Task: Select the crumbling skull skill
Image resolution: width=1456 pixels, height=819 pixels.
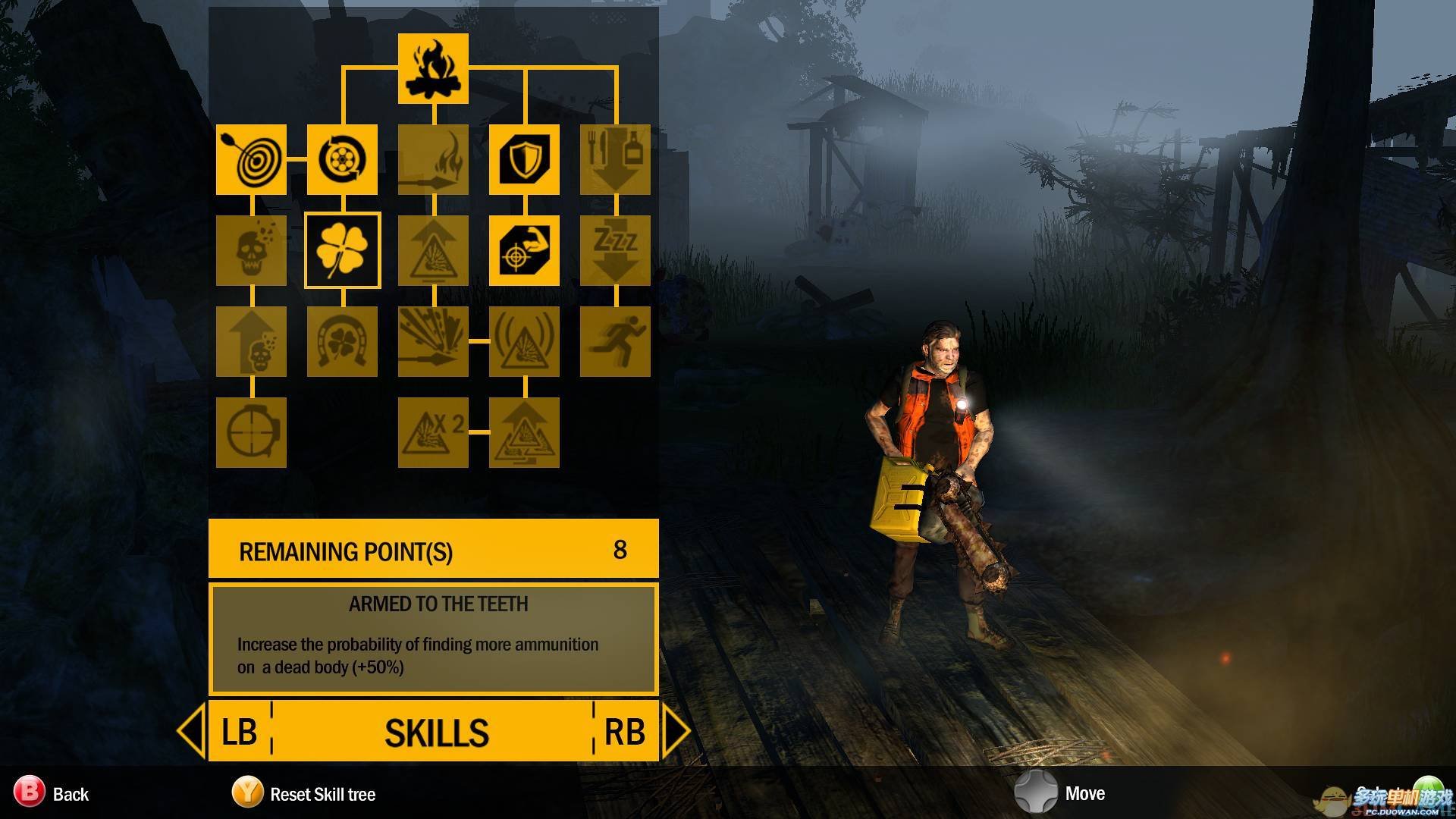Action: 251,250
